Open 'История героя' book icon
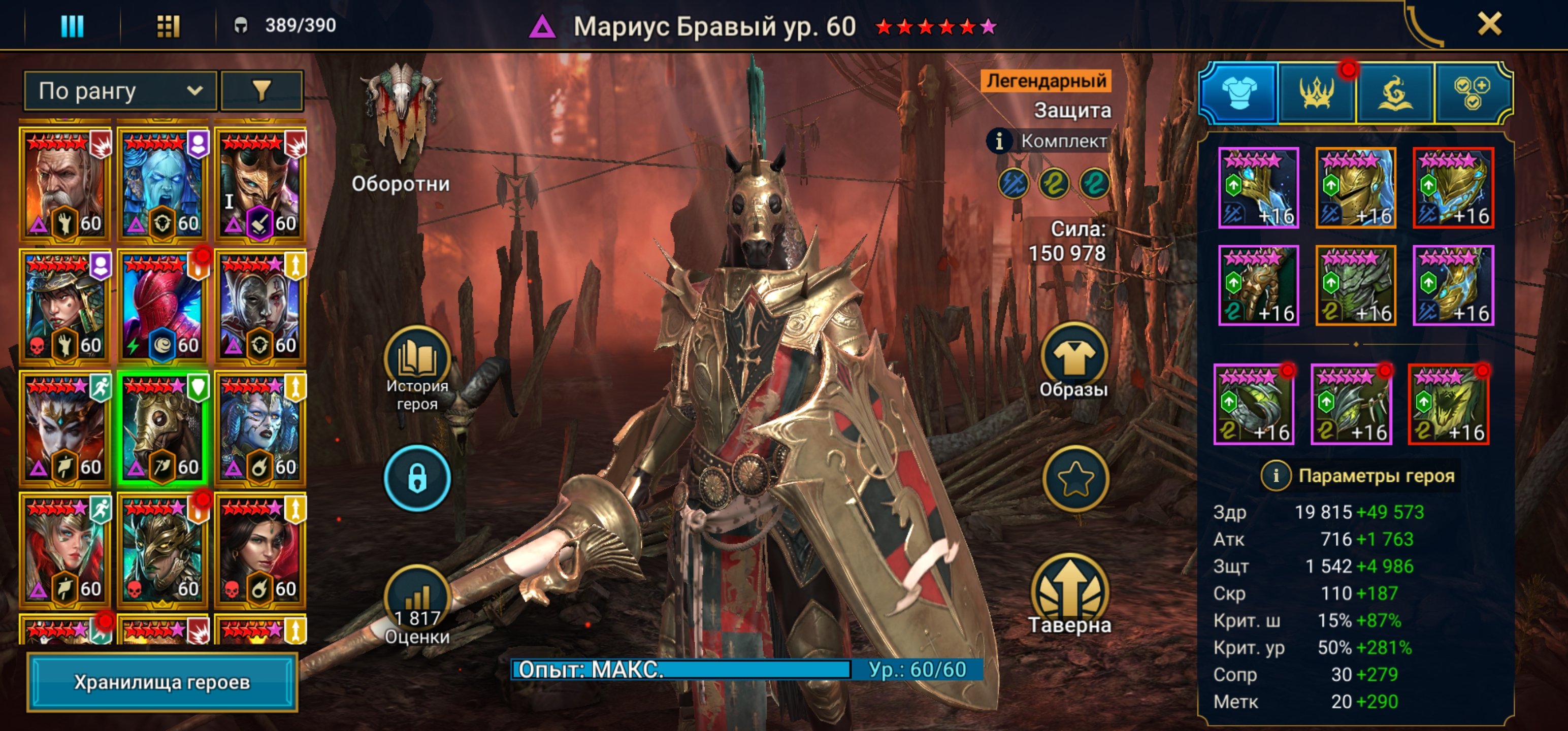1568x731 pixels. point(417,359)
